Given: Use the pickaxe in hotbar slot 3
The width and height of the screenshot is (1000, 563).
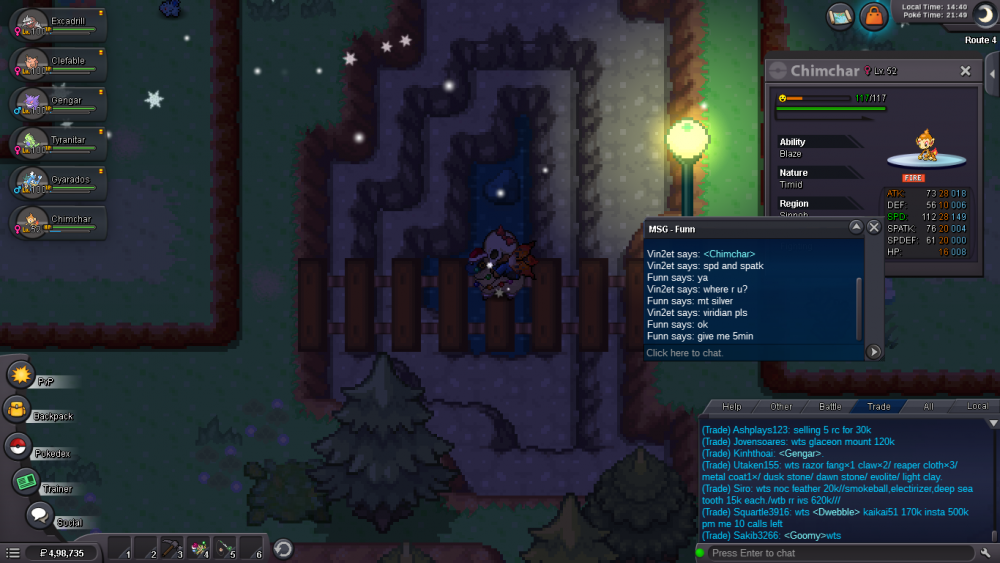Looking at the screenshot, I should pyautogui.click(x=172, y=548).
